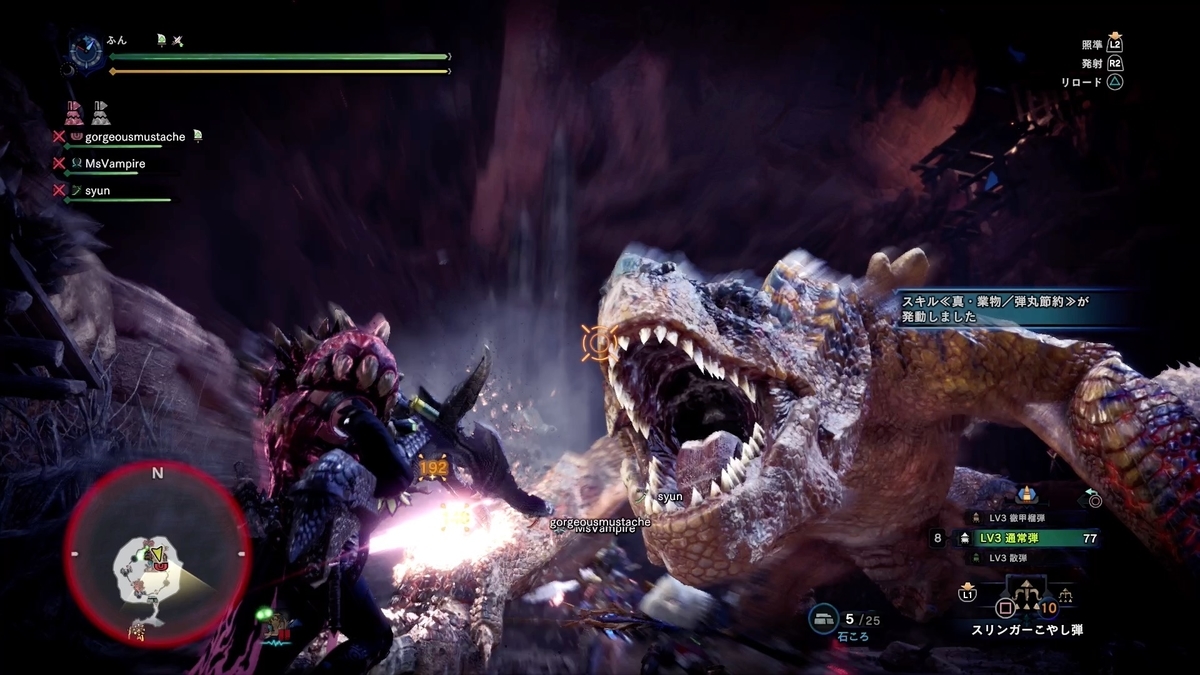Choose the LV3 徹甲榴弾 ammo entry
Screen dimensions: 1200x675
(1018, 517)
